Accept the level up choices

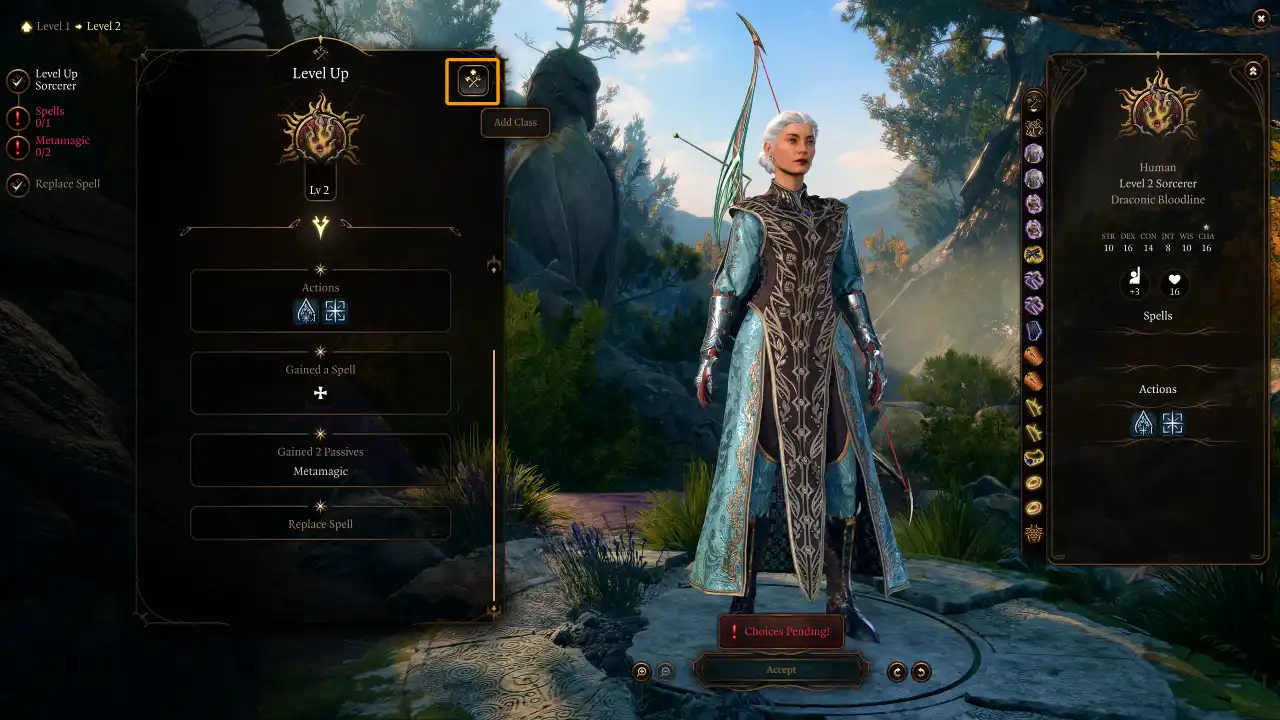pos(781,670)
